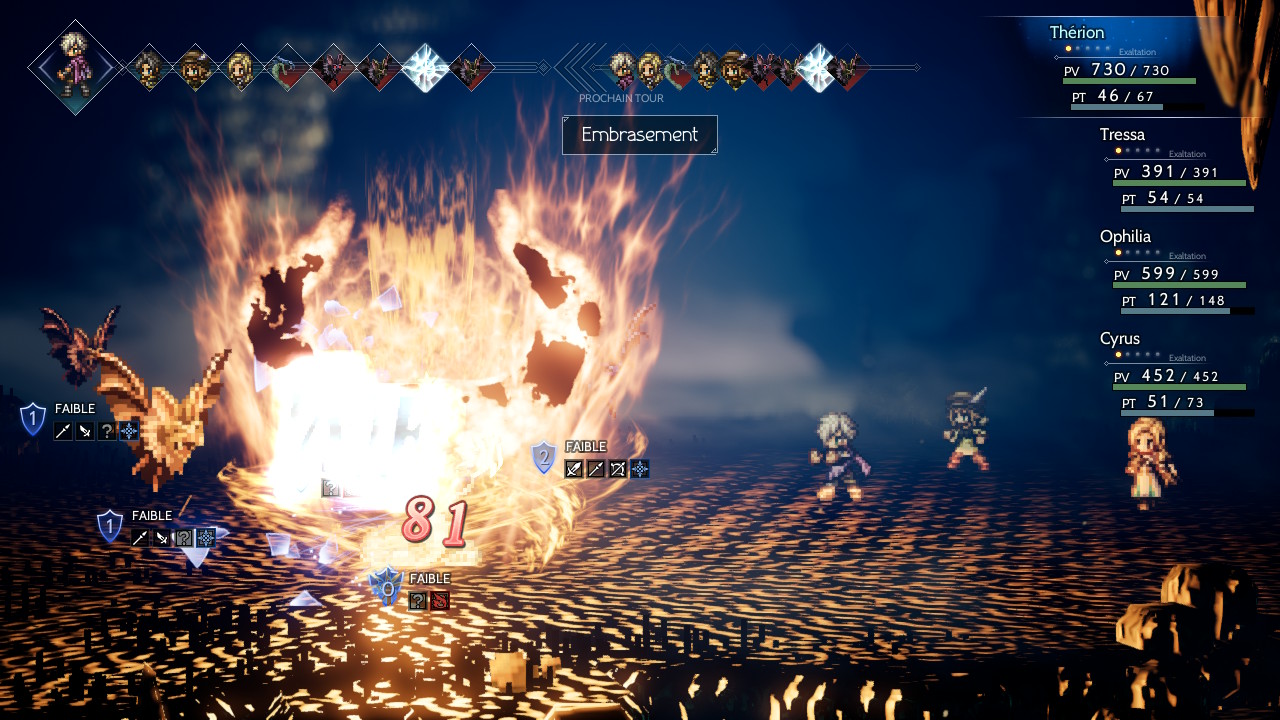
Task: Click the broken shield showing 0
Action: (x=385, y=587)
